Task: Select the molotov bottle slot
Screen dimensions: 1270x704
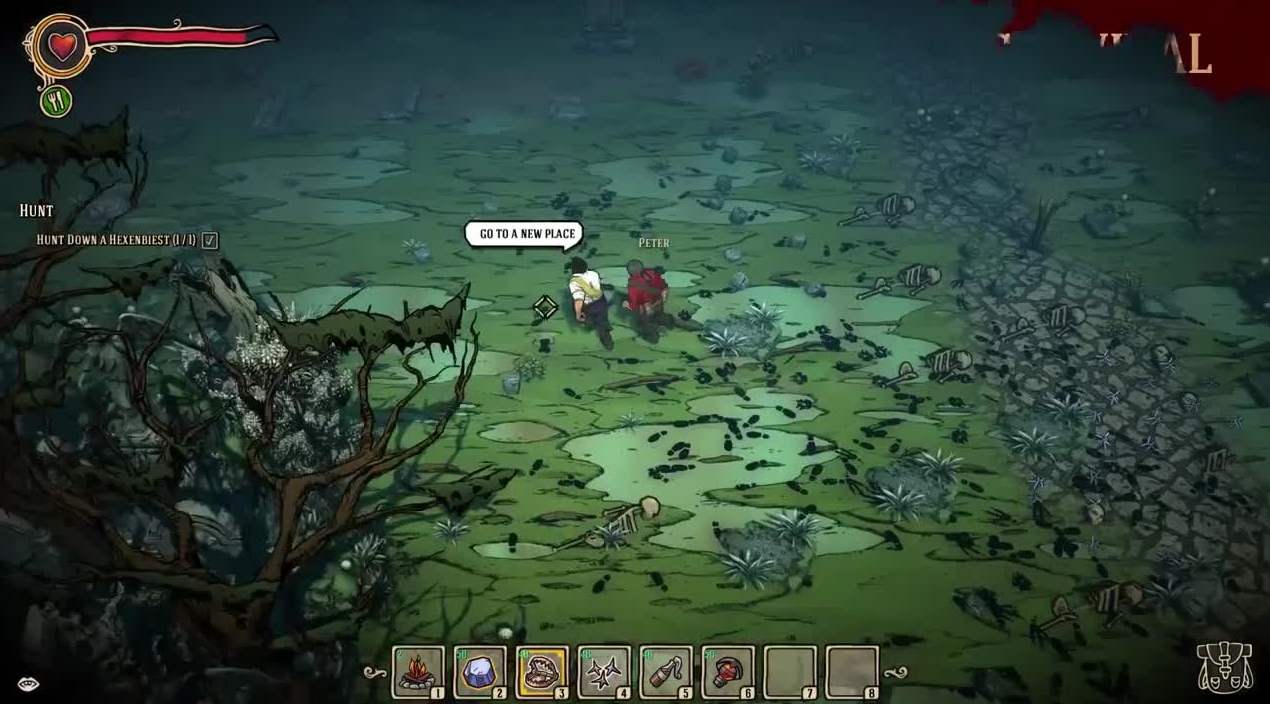Action: pyautogui.click(x=666, y=671)
